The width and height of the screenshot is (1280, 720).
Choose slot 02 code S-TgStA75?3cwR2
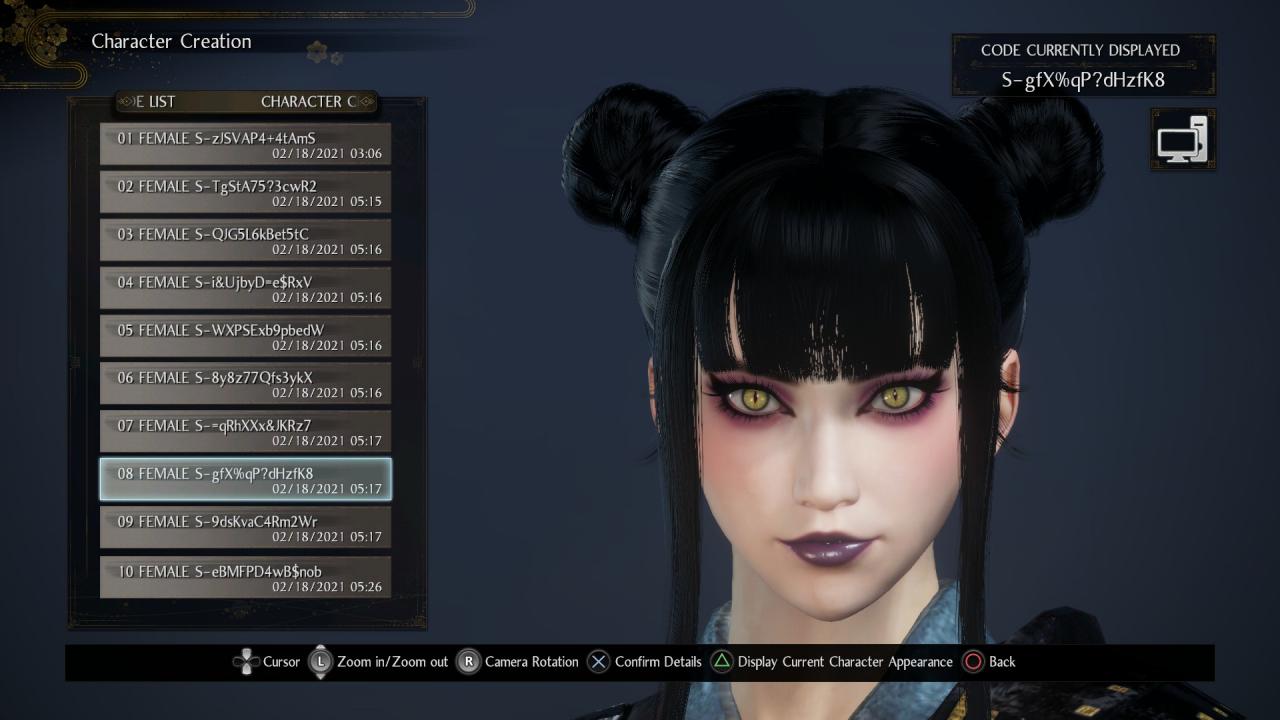[x=245, y=192]
